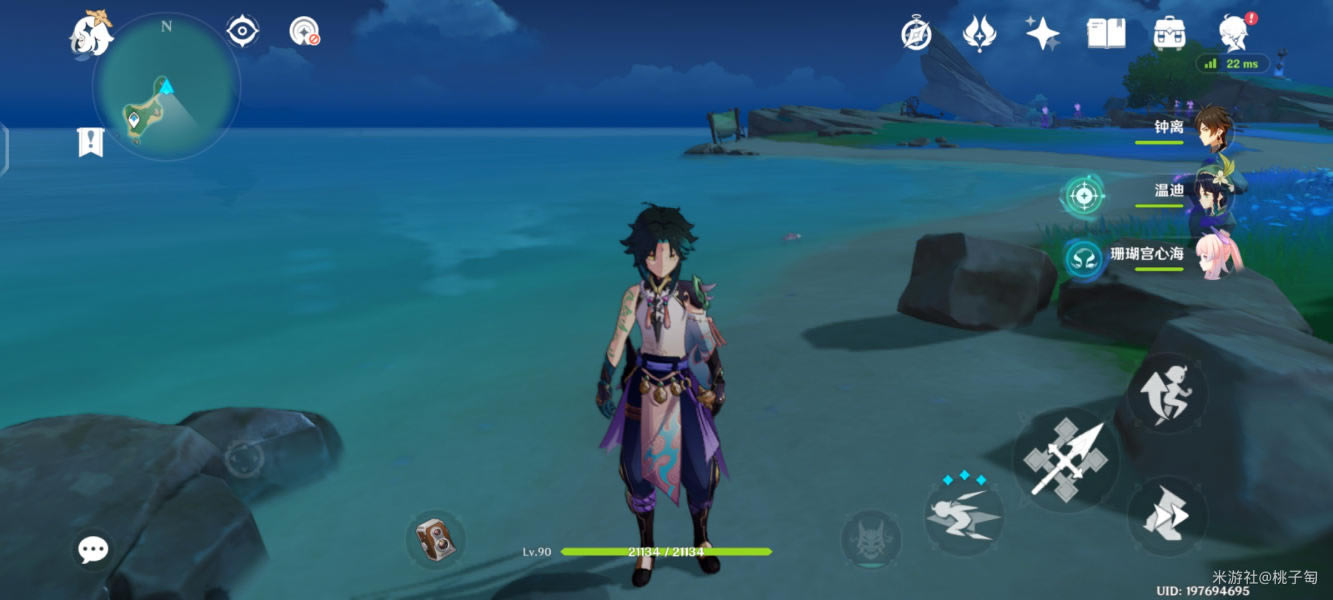Activate Xiao's elemental skill dash
The width and height of the screenshot is (1333, 600).
click(x=964, y=515)
